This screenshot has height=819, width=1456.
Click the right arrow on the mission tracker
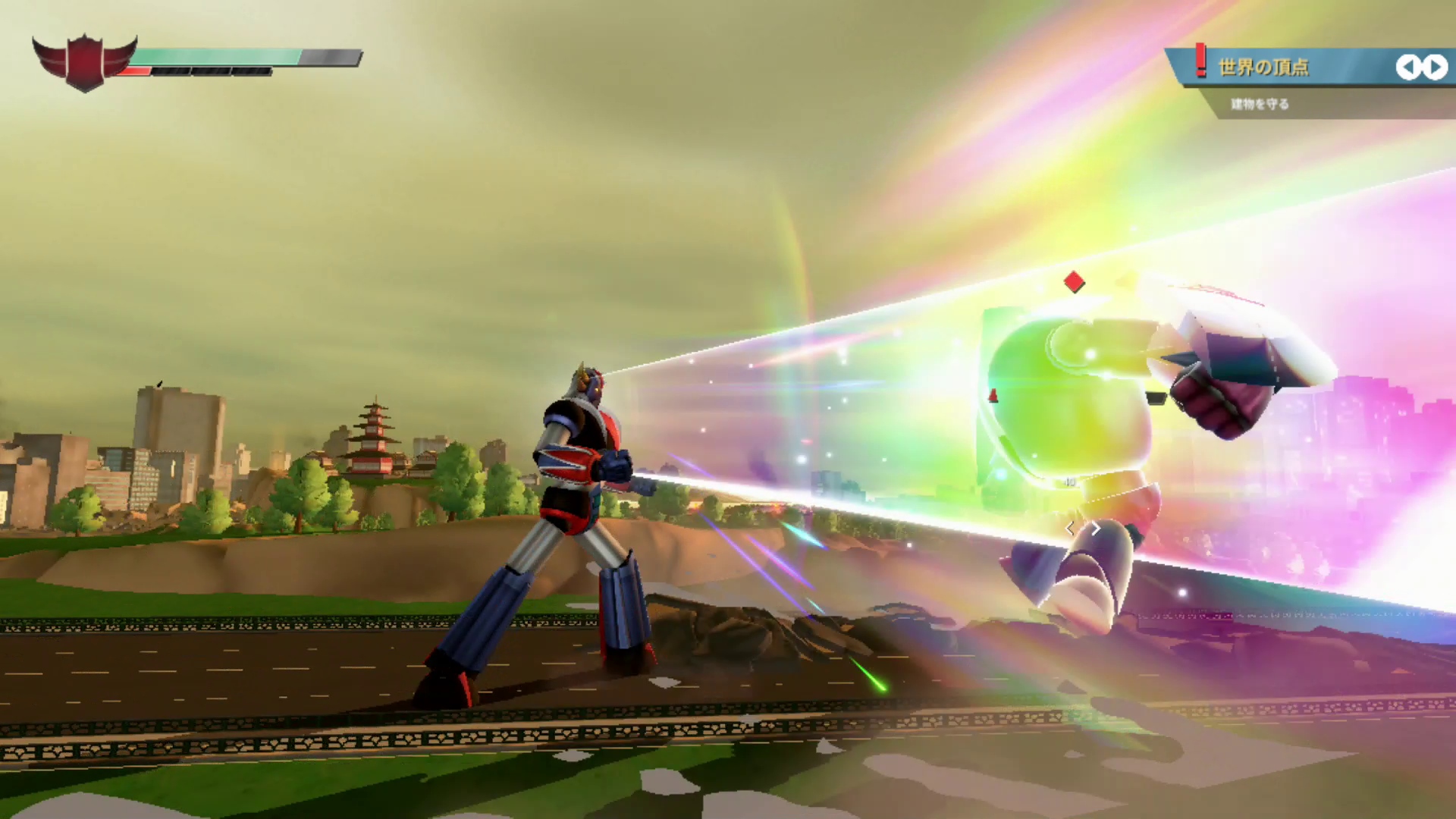point(1435,67)
